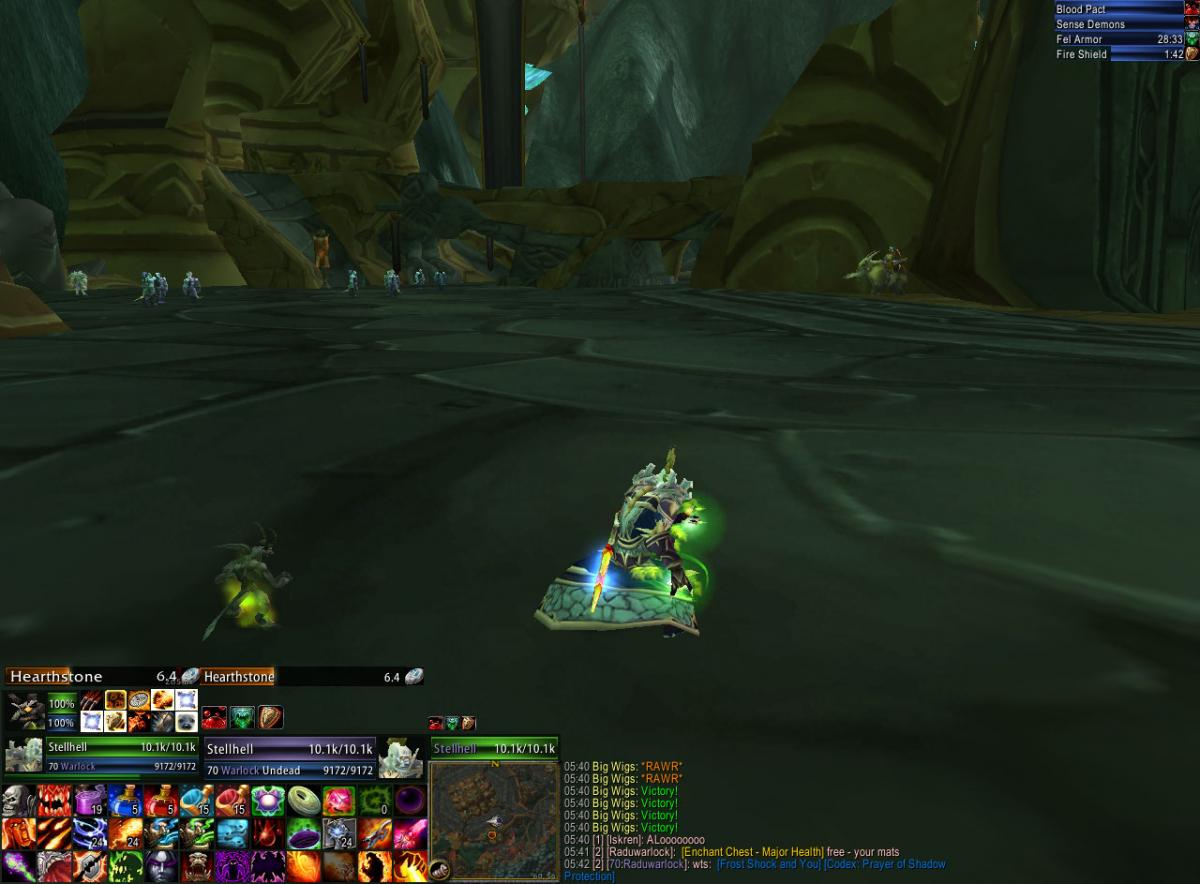1200x884 pixels.
Task: Use the purple bandage stack of 19
Action: click(x=89, y=800)
